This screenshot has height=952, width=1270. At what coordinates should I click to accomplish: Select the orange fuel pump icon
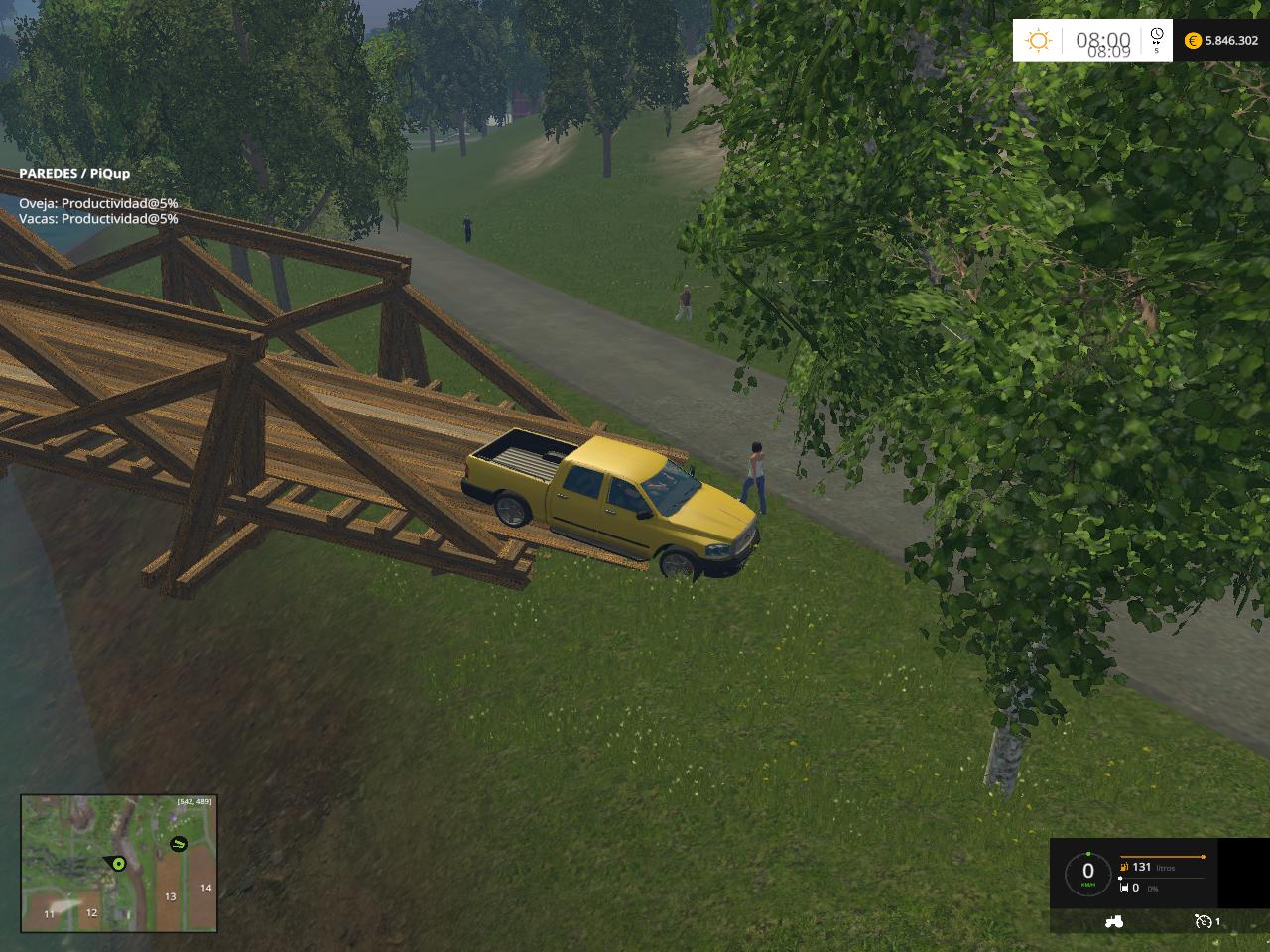(1122, 867)
